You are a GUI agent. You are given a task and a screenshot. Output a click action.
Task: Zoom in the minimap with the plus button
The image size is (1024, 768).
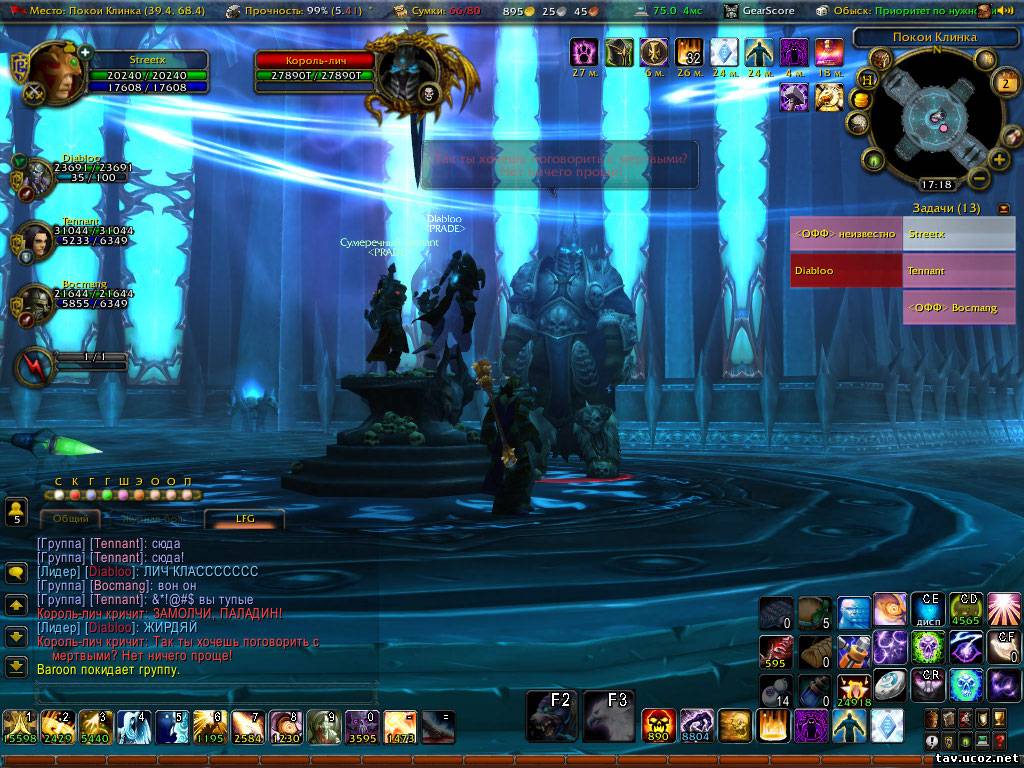point(998,160)
